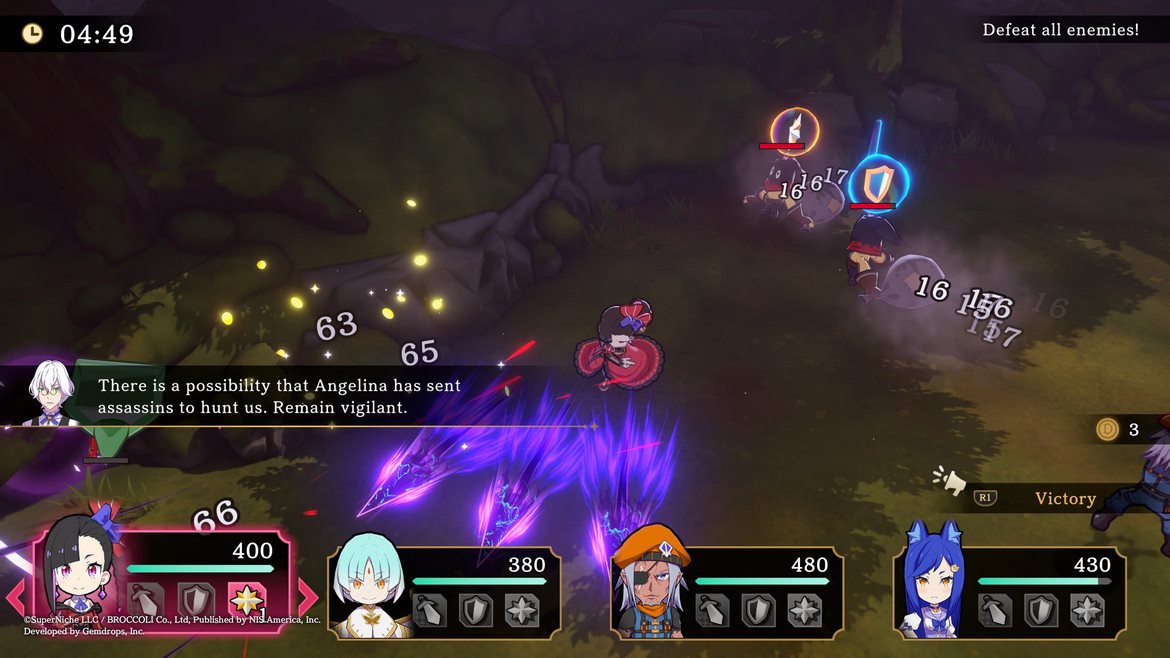Click the active character's attack gauntlet icon
This screenshot has width=1170, height=658.
(146, 602)
